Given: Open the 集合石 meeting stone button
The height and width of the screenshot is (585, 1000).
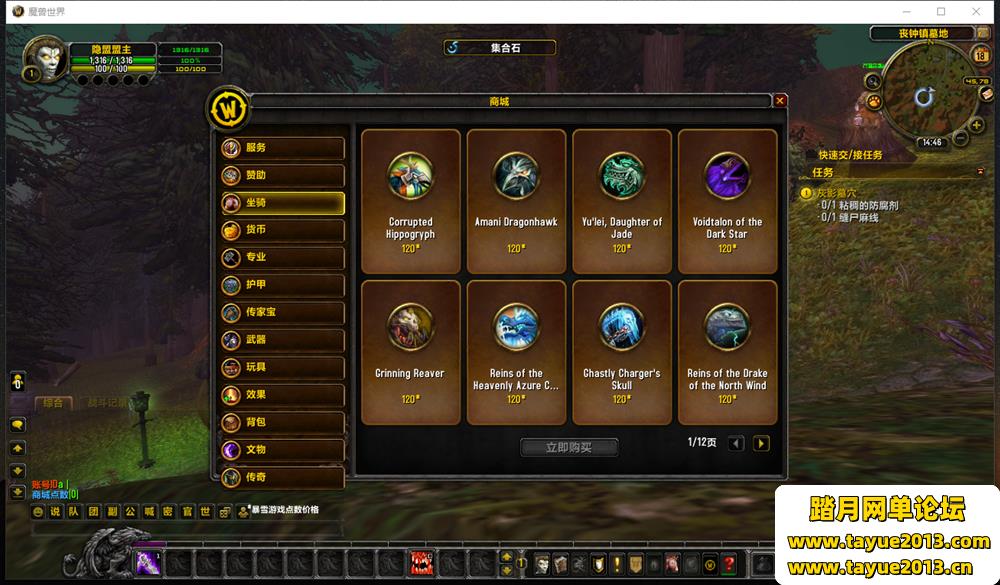Looking at the screenshot, I should tap(499, 47).
